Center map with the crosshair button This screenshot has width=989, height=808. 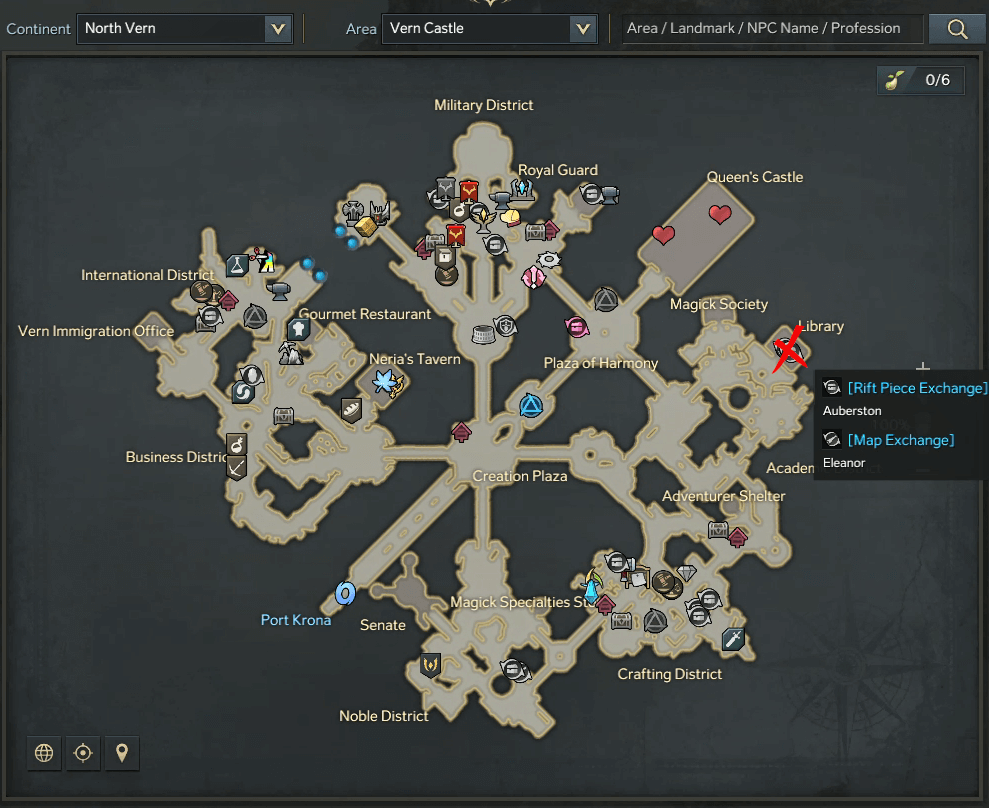[83, 753]
